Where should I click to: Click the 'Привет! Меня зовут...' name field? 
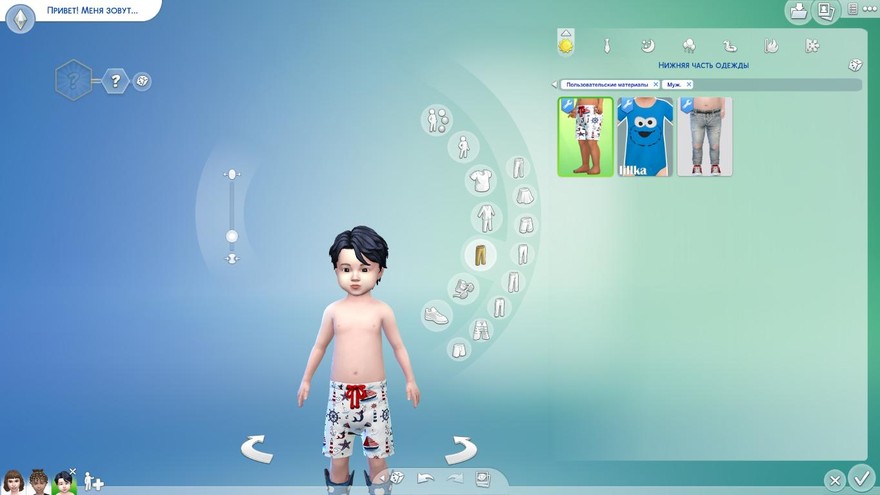tap(92, 10)
